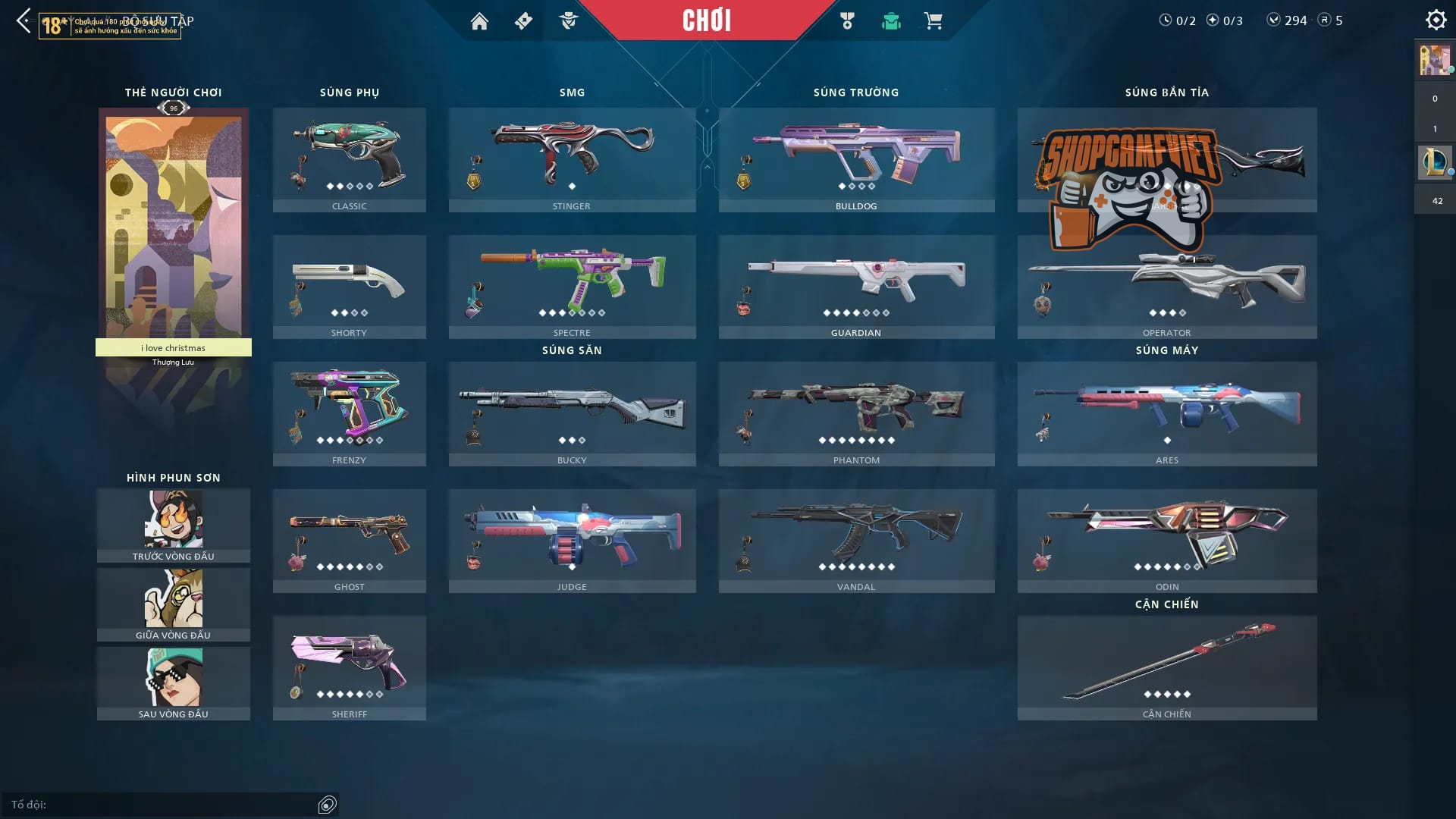Open the settings gear
1456x819 pixels.
1436,19
